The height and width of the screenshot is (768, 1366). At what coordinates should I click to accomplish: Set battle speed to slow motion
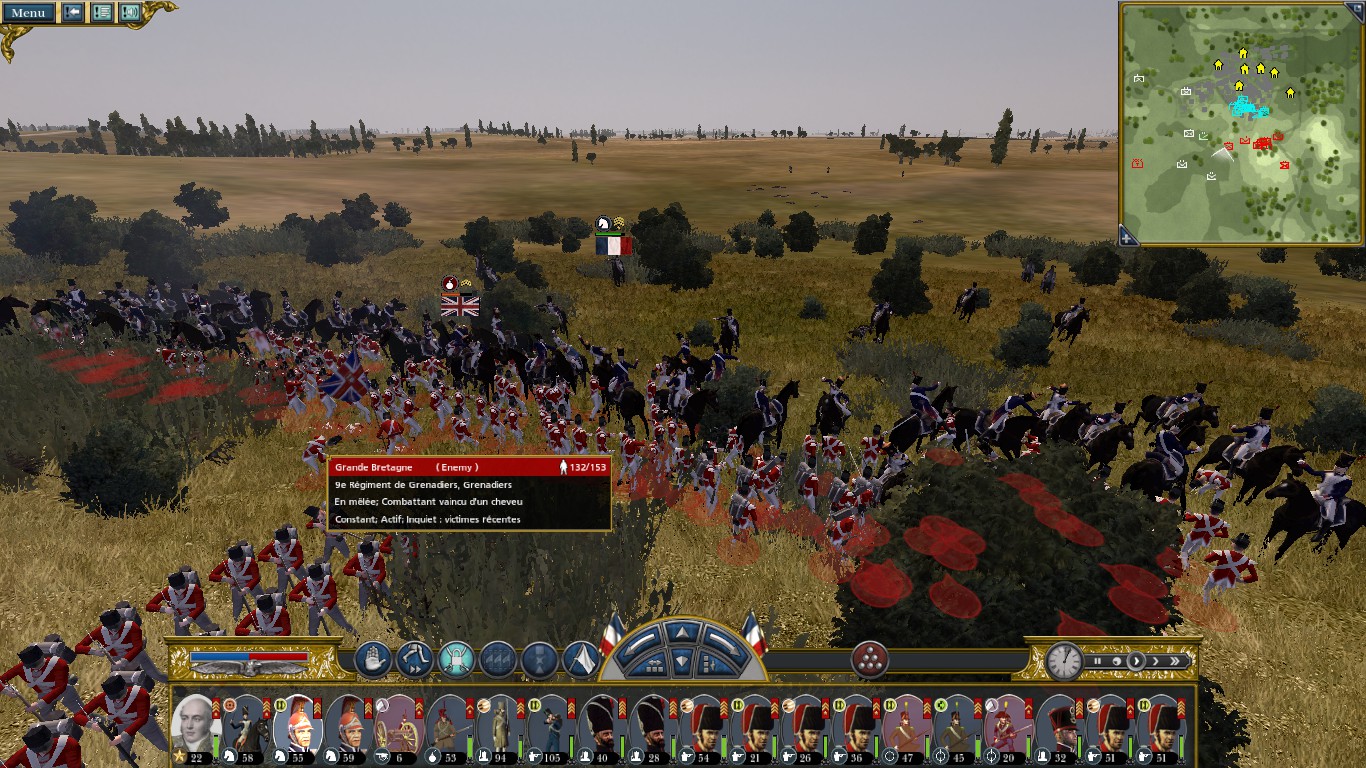pos(1115,661)
